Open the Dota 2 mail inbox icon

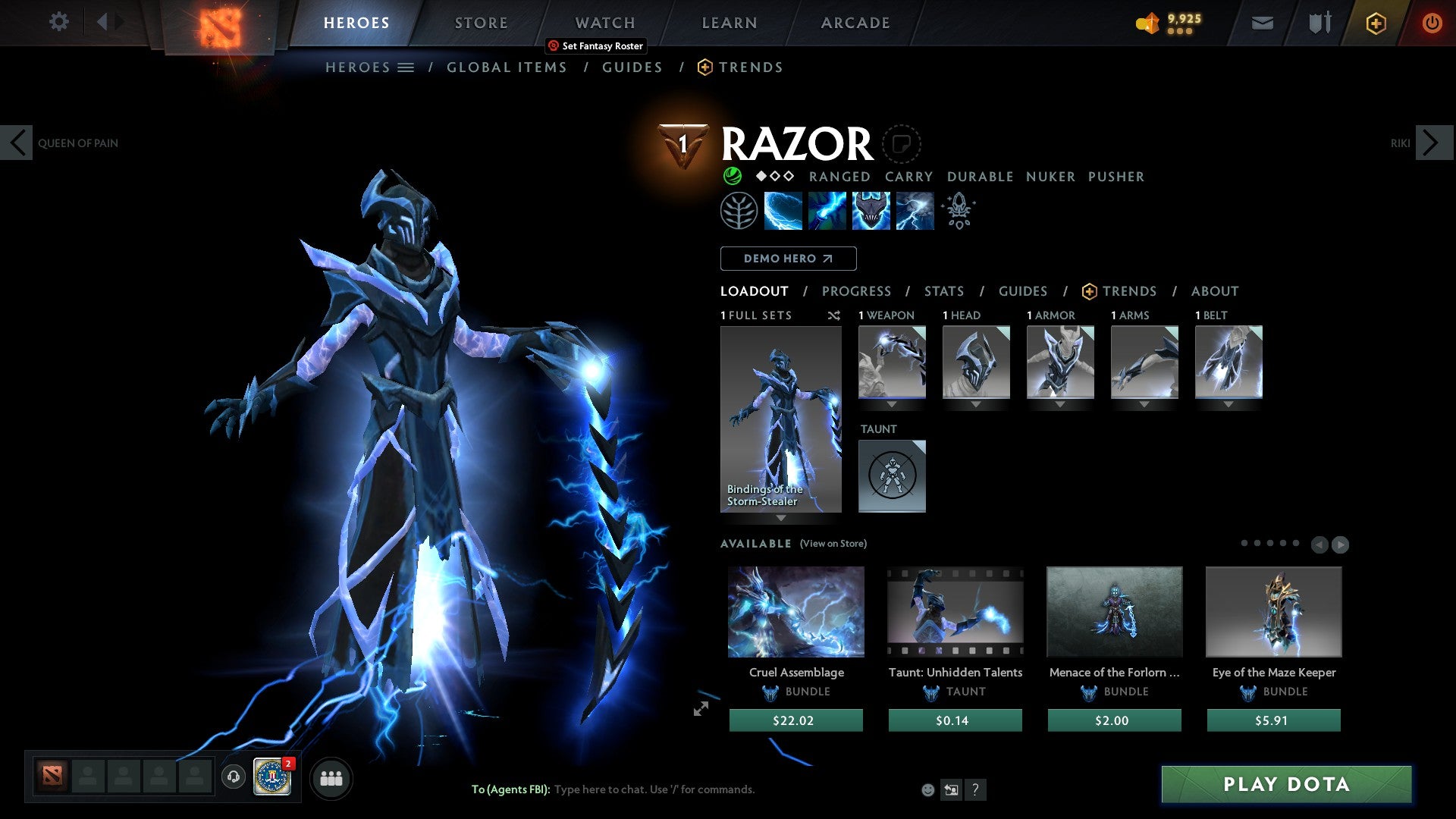tap(1262, 23)
